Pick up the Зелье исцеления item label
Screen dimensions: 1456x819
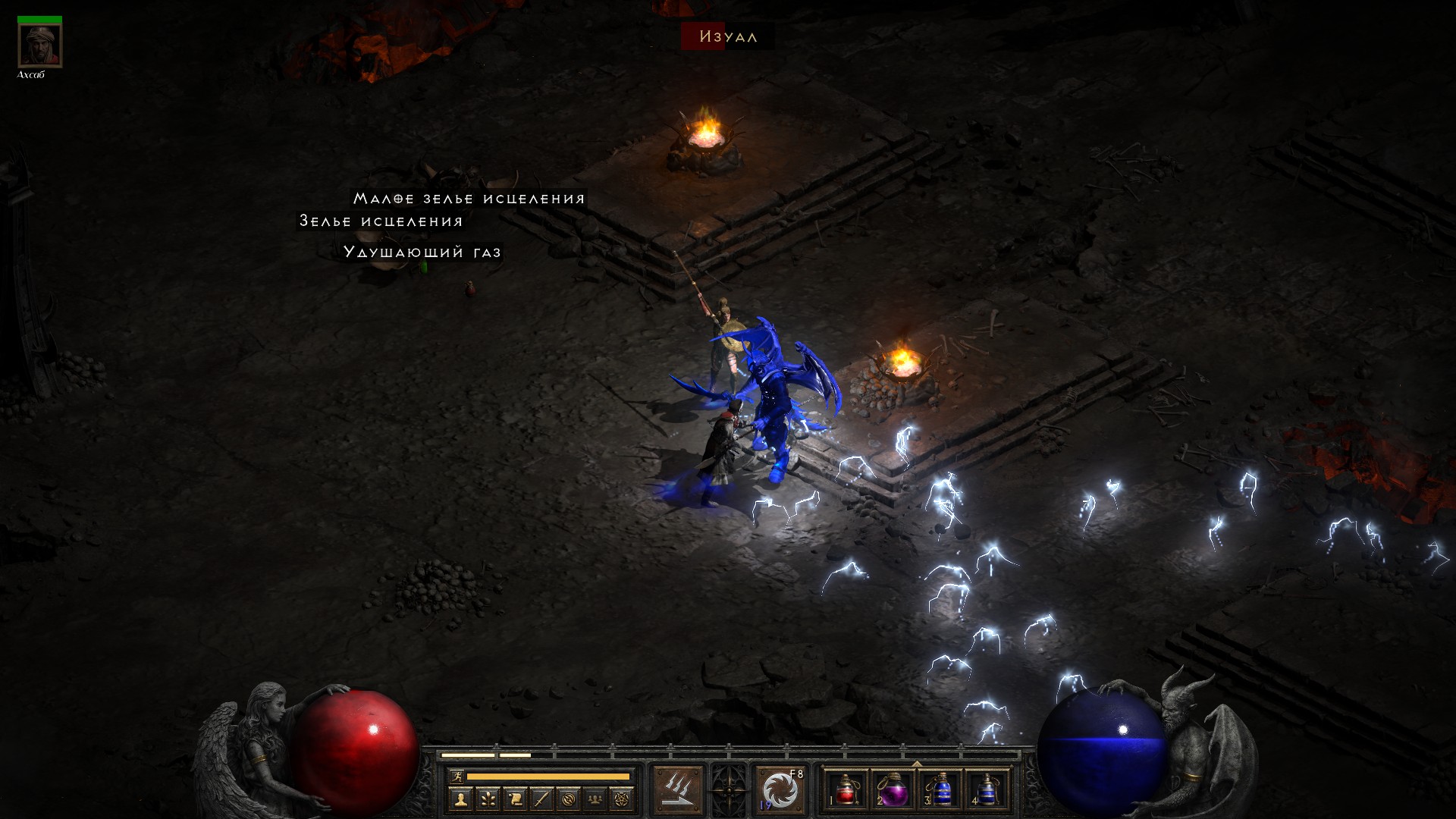tap(381, 221)
